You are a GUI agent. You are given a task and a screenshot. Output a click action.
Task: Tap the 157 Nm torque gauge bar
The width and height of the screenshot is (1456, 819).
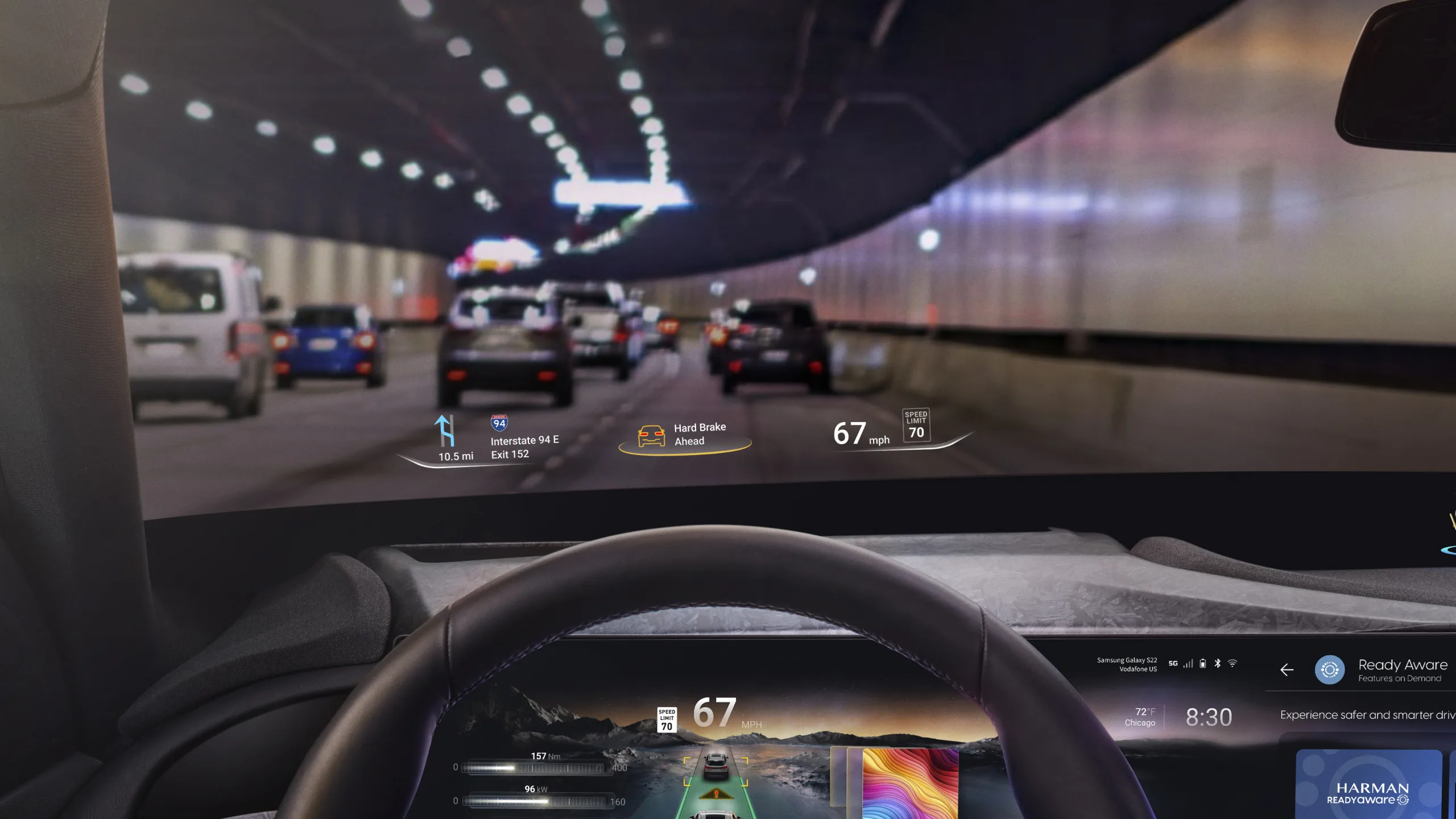[x=535, y=768]
